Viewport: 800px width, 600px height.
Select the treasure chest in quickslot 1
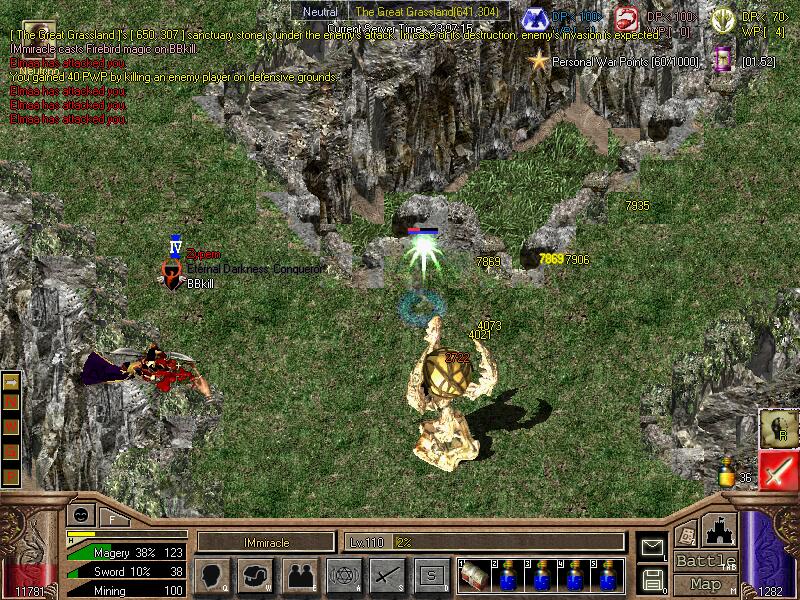[x=476, y=576]
